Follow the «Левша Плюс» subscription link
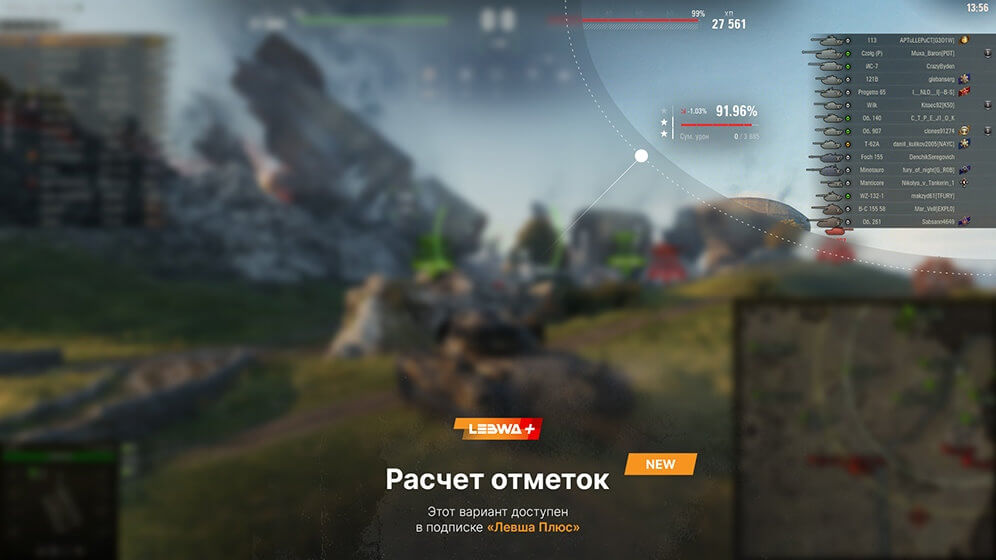 533,527
